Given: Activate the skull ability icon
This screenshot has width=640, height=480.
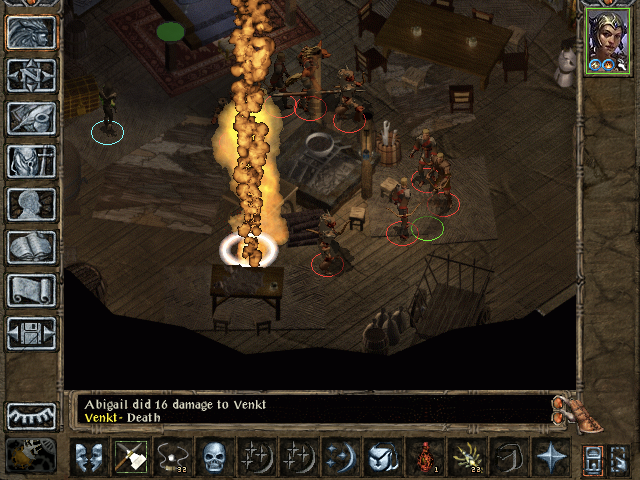Looking at the screenshot, I should [214, 457].
